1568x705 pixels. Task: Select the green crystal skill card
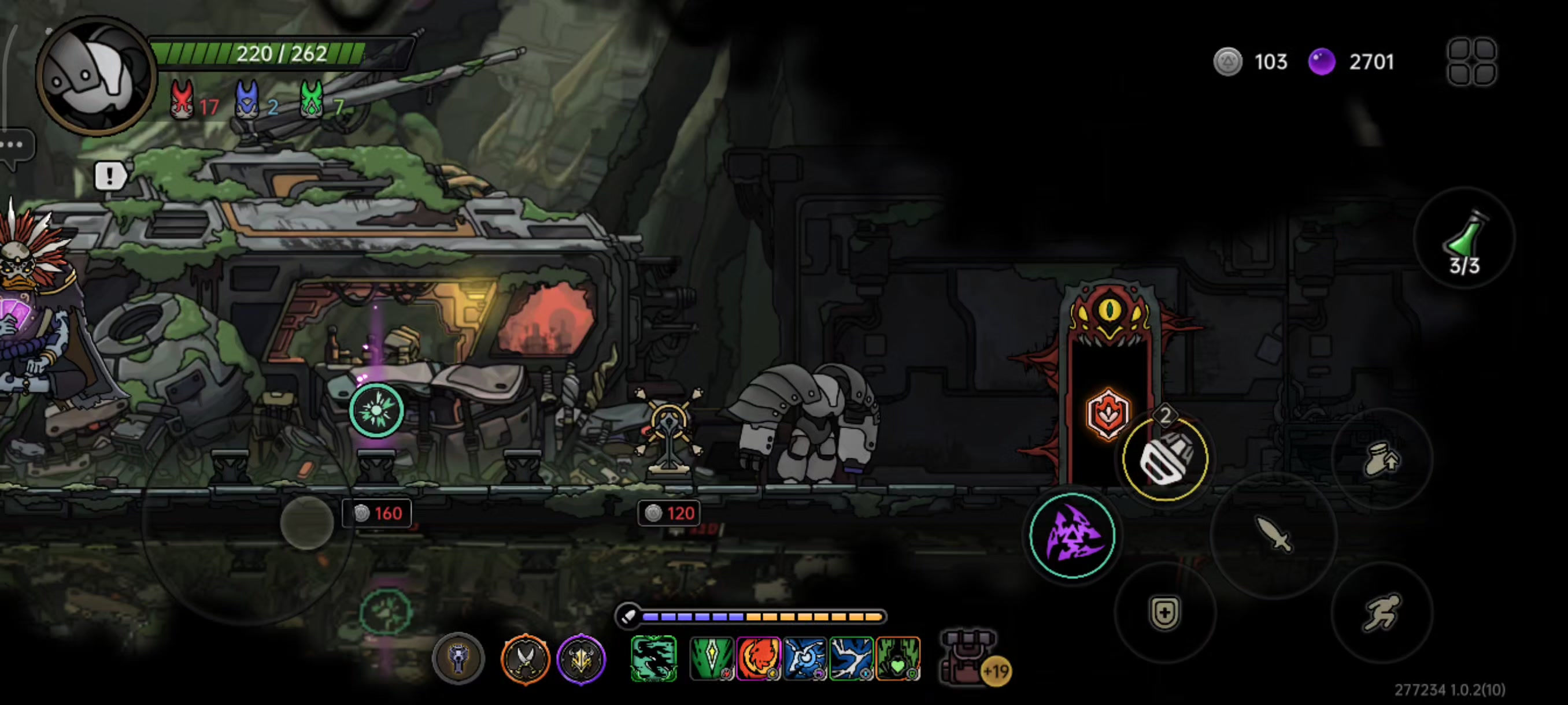click(711, 658)
